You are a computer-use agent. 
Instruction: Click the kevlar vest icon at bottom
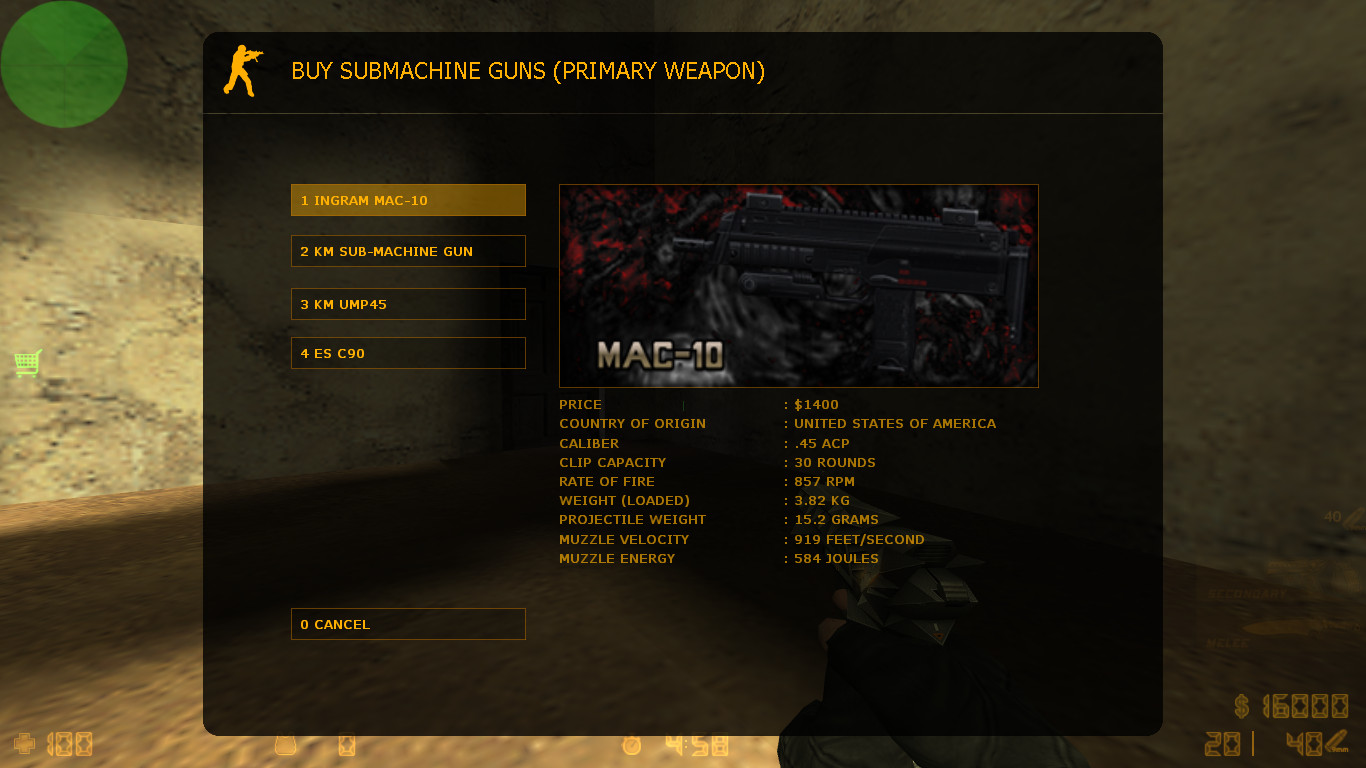pos(285,745)
